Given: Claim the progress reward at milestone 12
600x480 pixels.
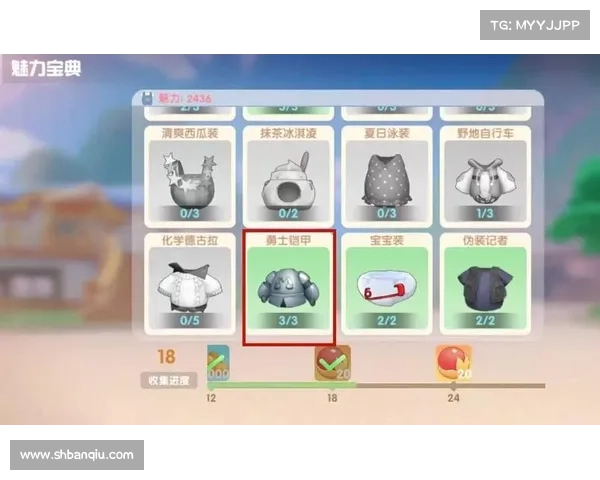Looking at the screenshot, I should pos(218,362).
